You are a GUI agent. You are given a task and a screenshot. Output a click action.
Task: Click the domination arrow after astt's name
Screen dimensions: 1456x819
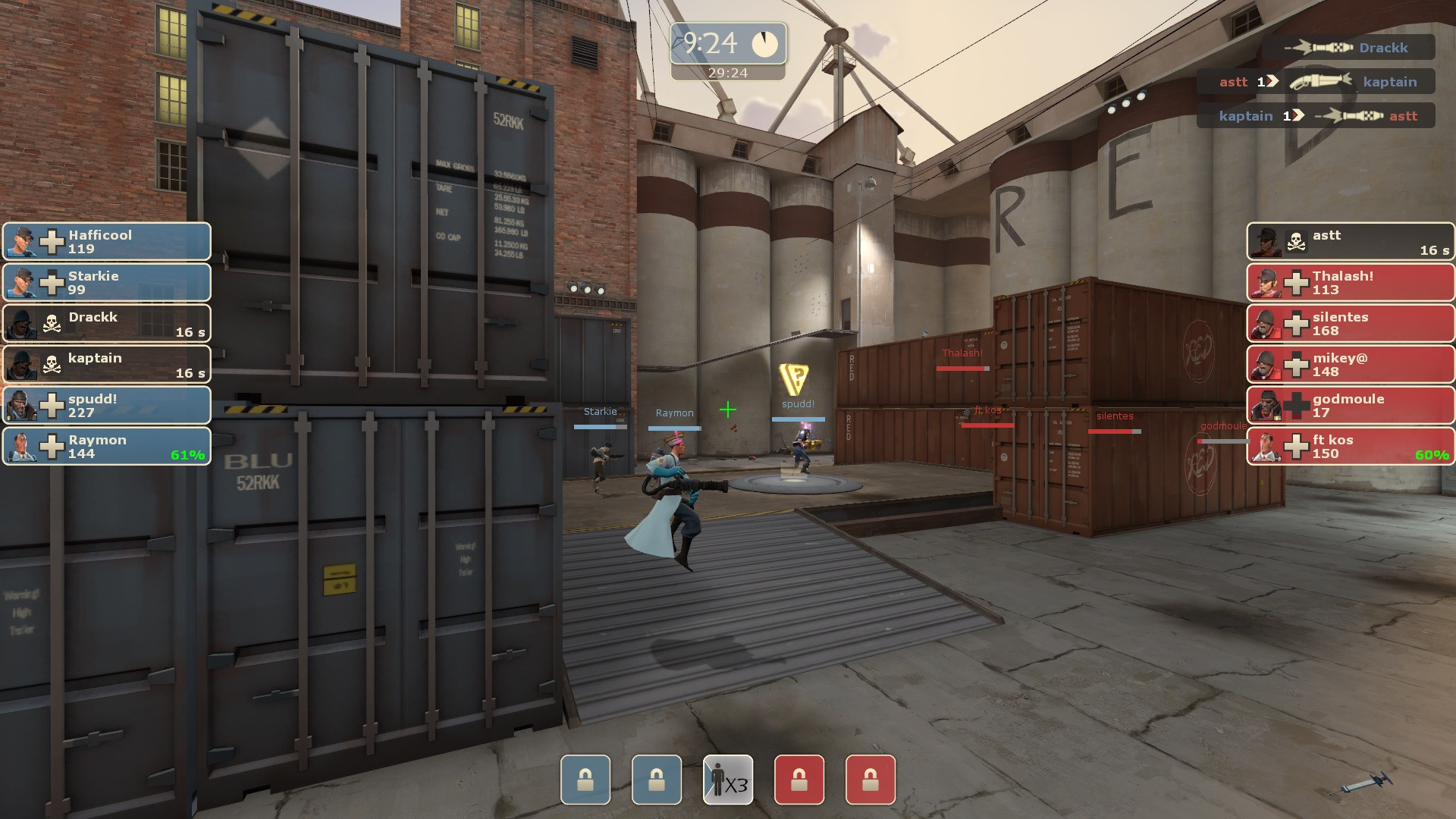click(1272, 82)
